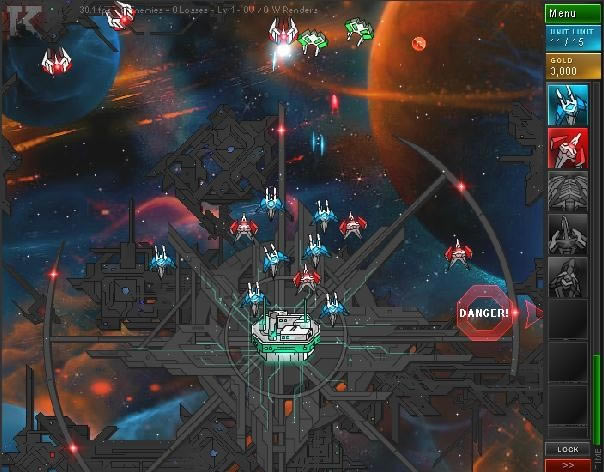Click the red double-arrow fast-forward button
The image size is (604, 472).
pyautogui.click(x=567, y=465)
